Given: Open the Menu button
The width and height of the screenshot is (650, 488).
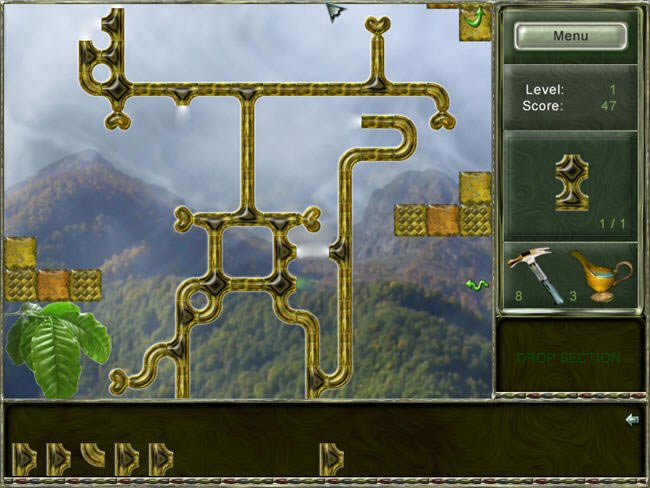Looking at the screenshot, I should [570, 36].
